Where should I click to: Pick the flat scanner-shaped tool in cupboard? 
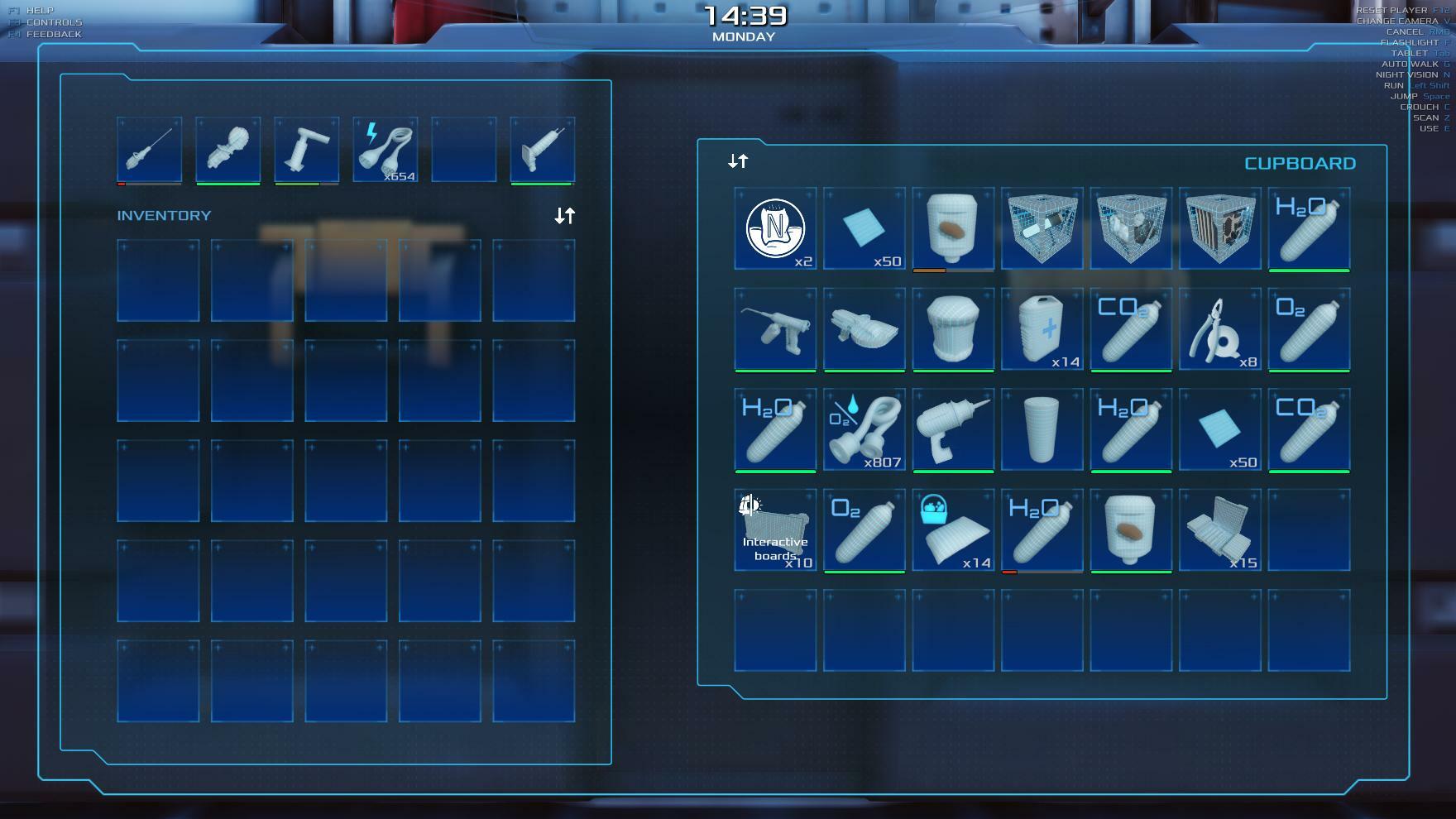pos(864,328)
